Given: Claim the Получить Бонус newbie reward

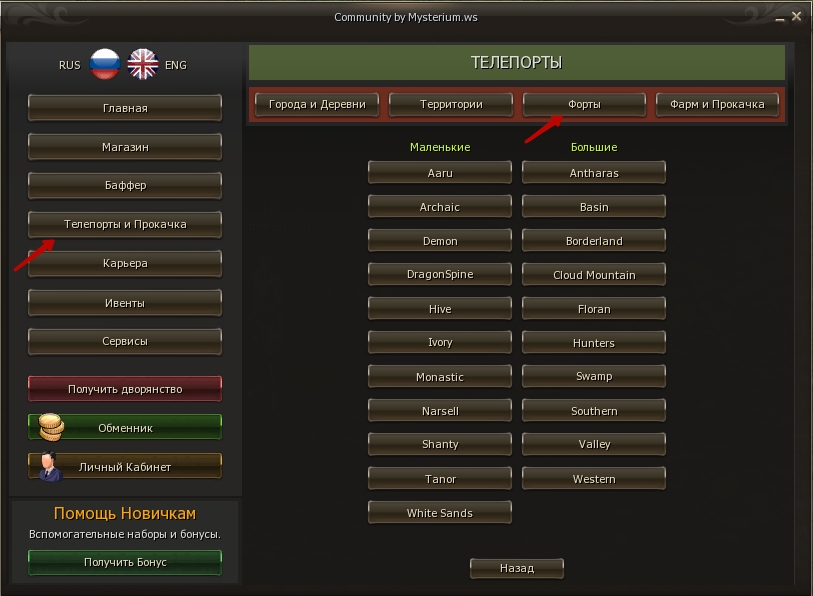Looking at the screenshot, I should tap(125, 562).
